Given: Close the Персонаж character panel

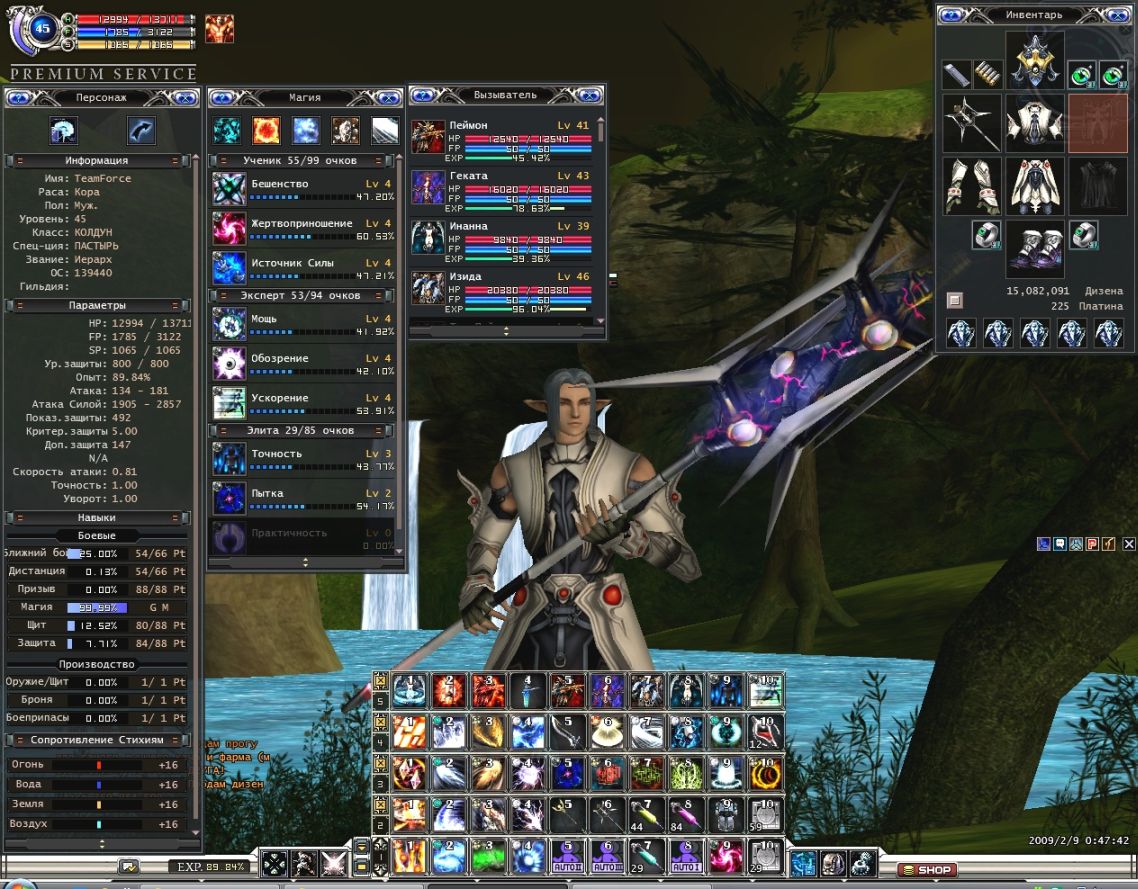Looking at the screenshot, I should [184, 97].
